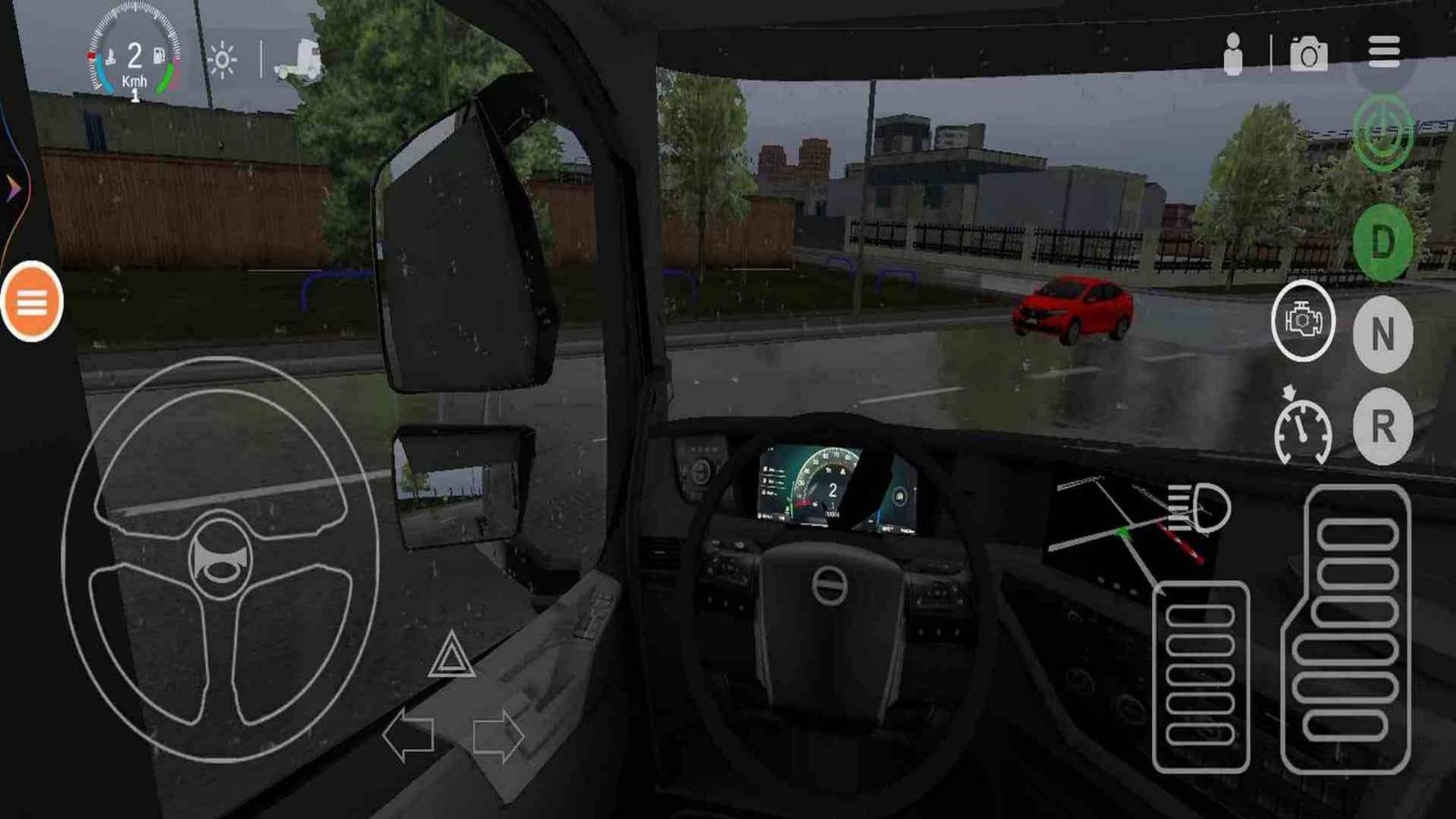Toggle the engine start icon
1456x819 pixels.
point(1303,321)
